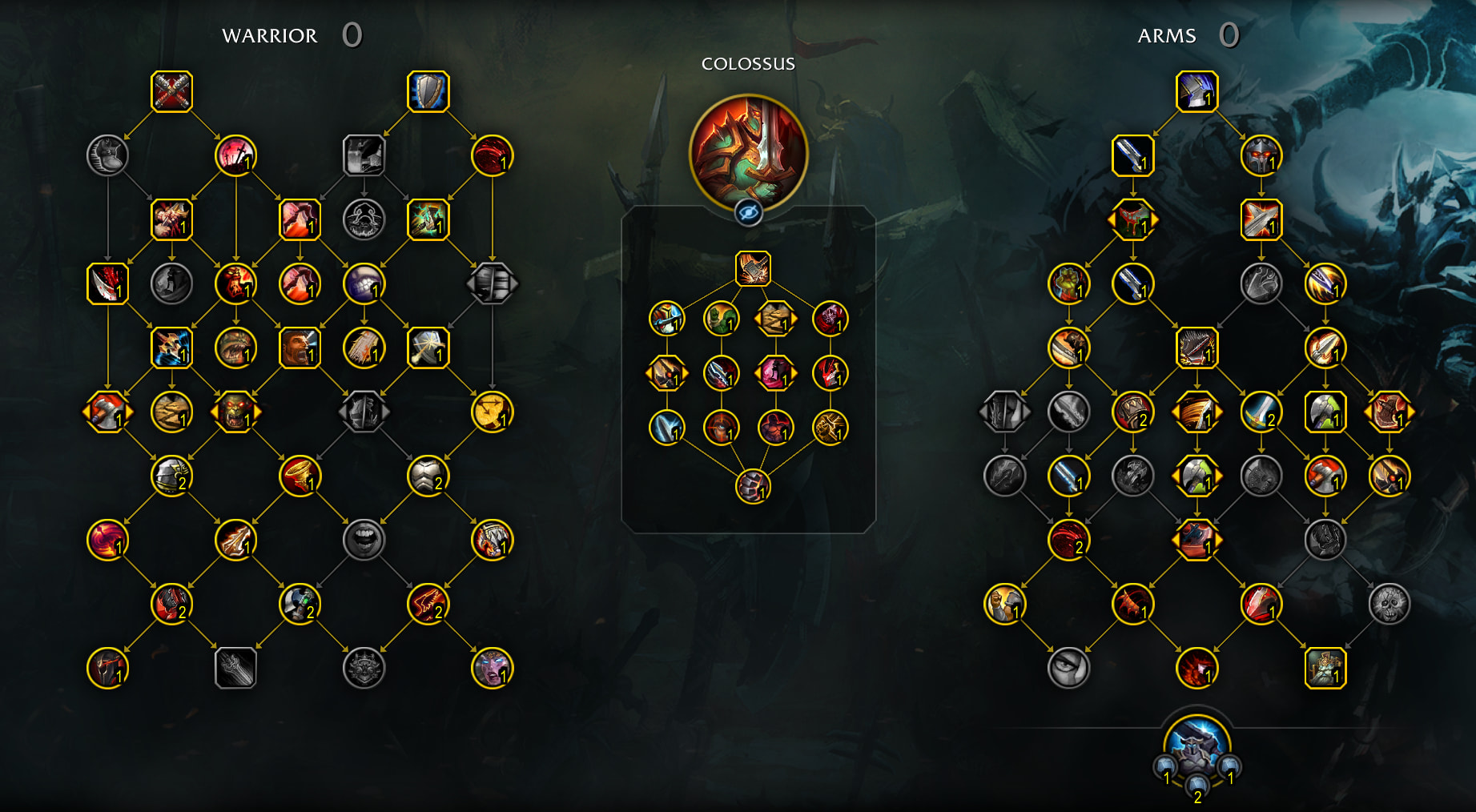Select the grey skull talent in Arms tree
The width and height of the screenshot is (1476, 812).
click(x=1389, y=605)
